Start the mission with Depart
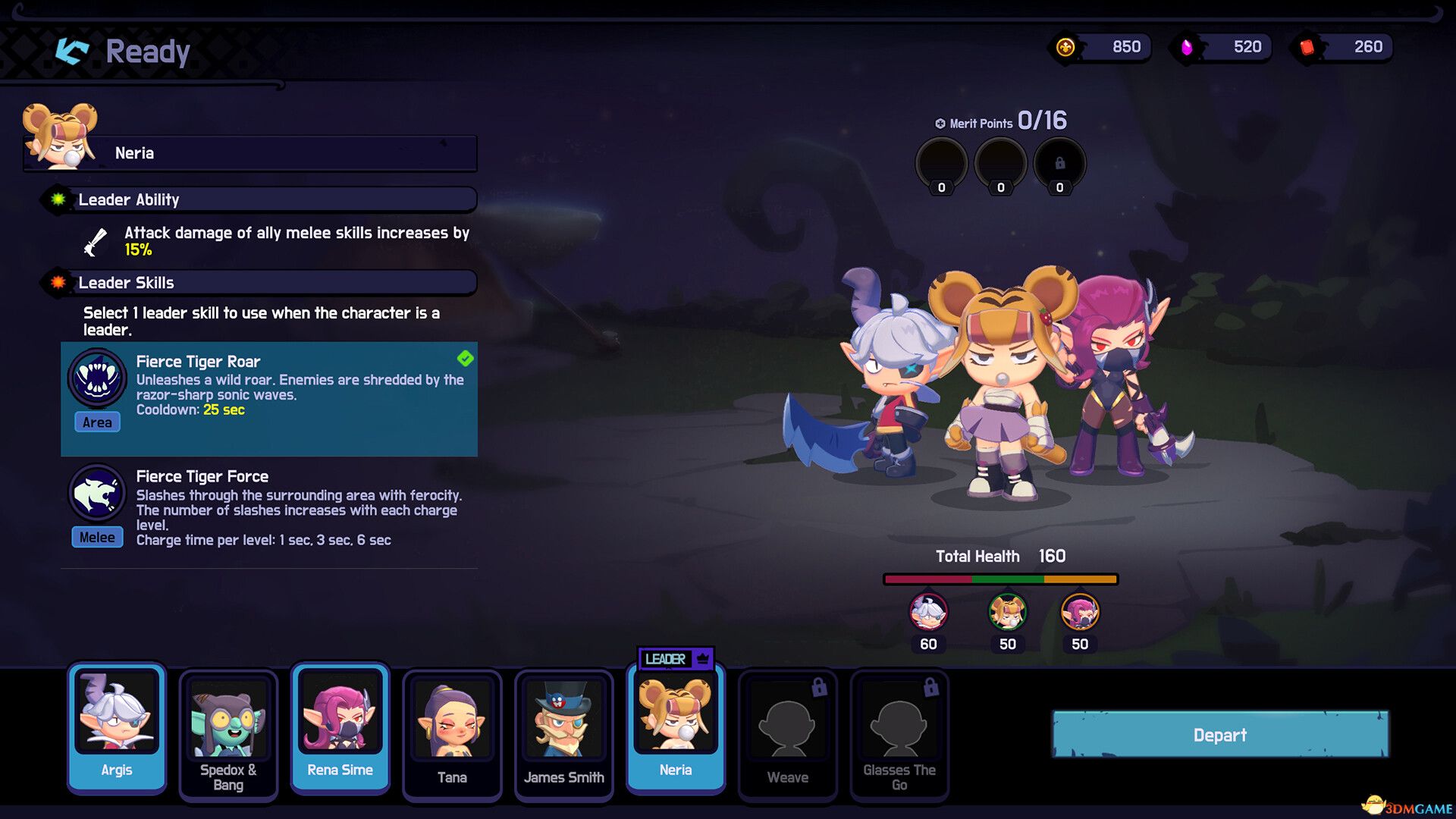This screenshot has width=1456, height=819. point(1220,734)
